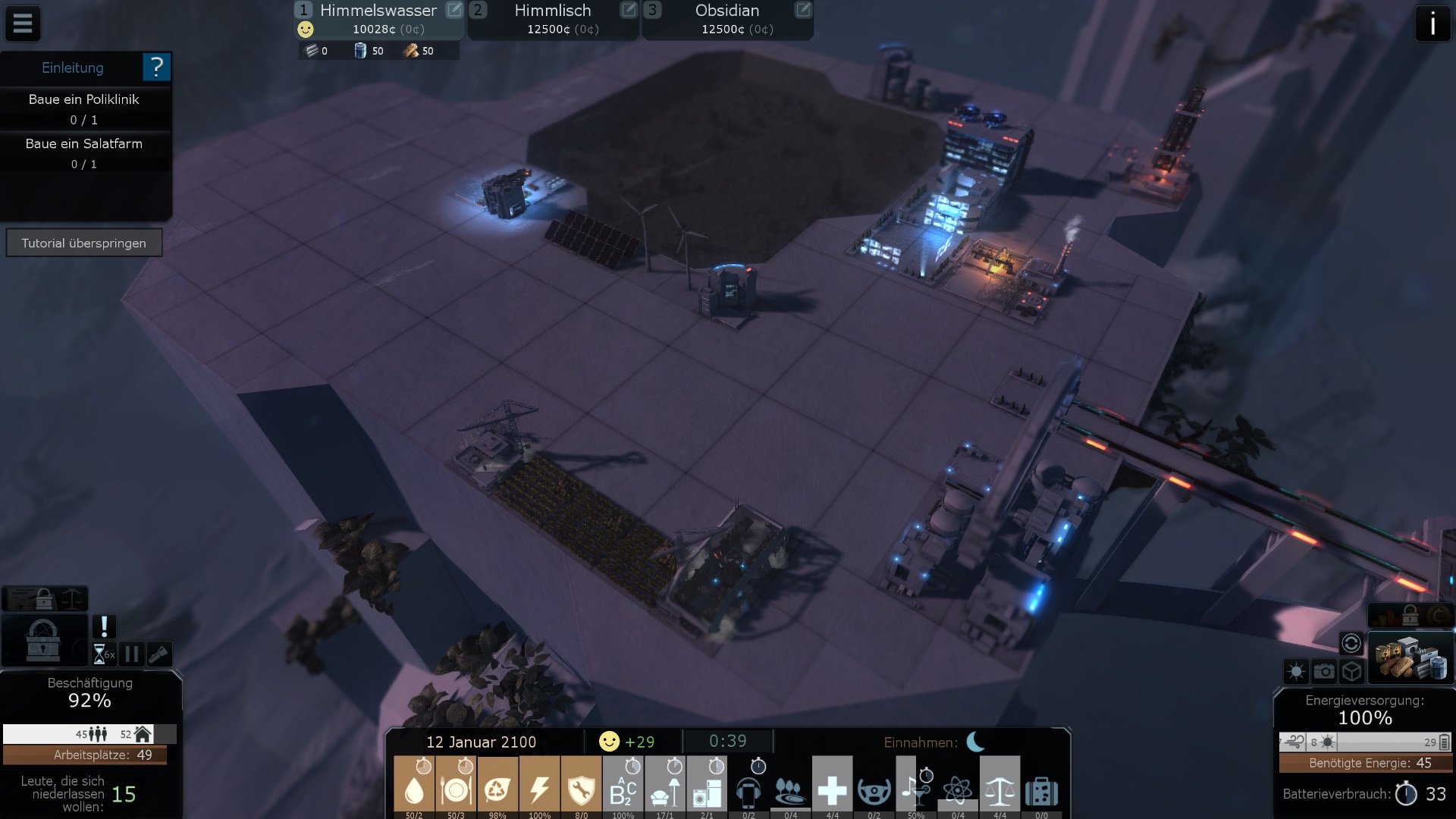Viewport: 1456px width, 819px height.
Task: Toggle the flashlight icon
Action: [159, 654]
